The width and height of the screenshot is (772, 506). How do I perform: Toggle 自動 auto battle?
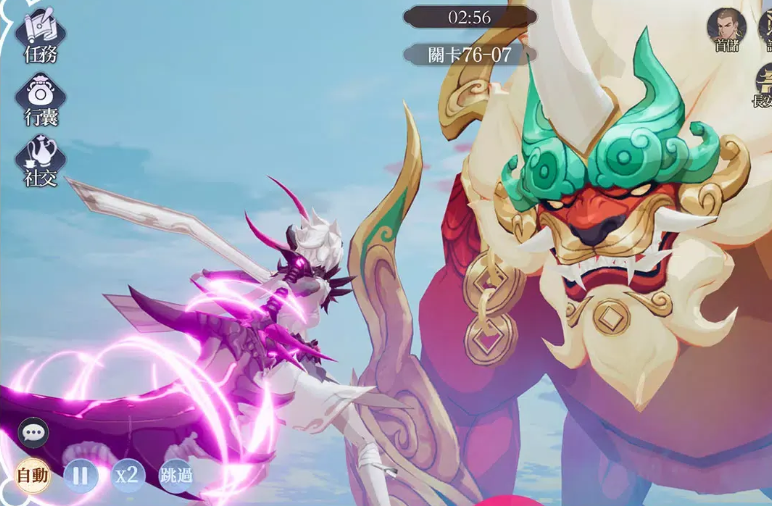tap(33, 475)
